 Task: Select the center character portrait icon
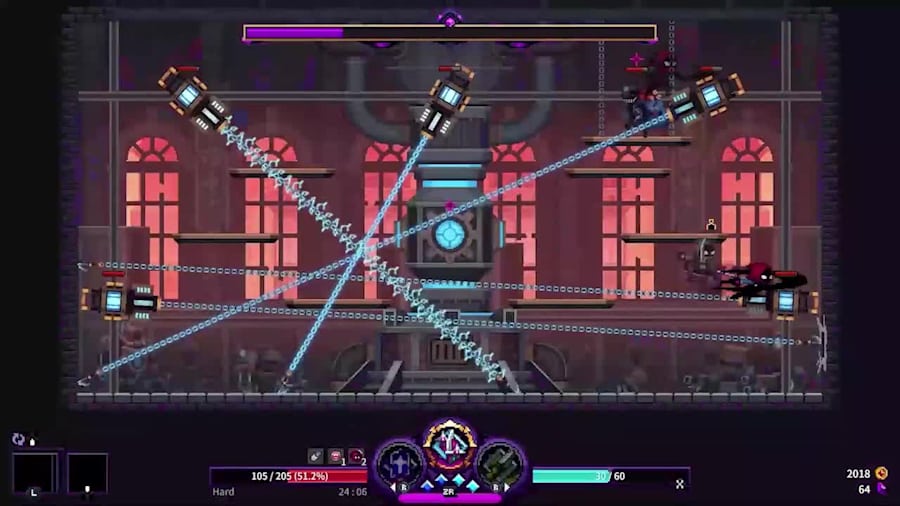450,445
